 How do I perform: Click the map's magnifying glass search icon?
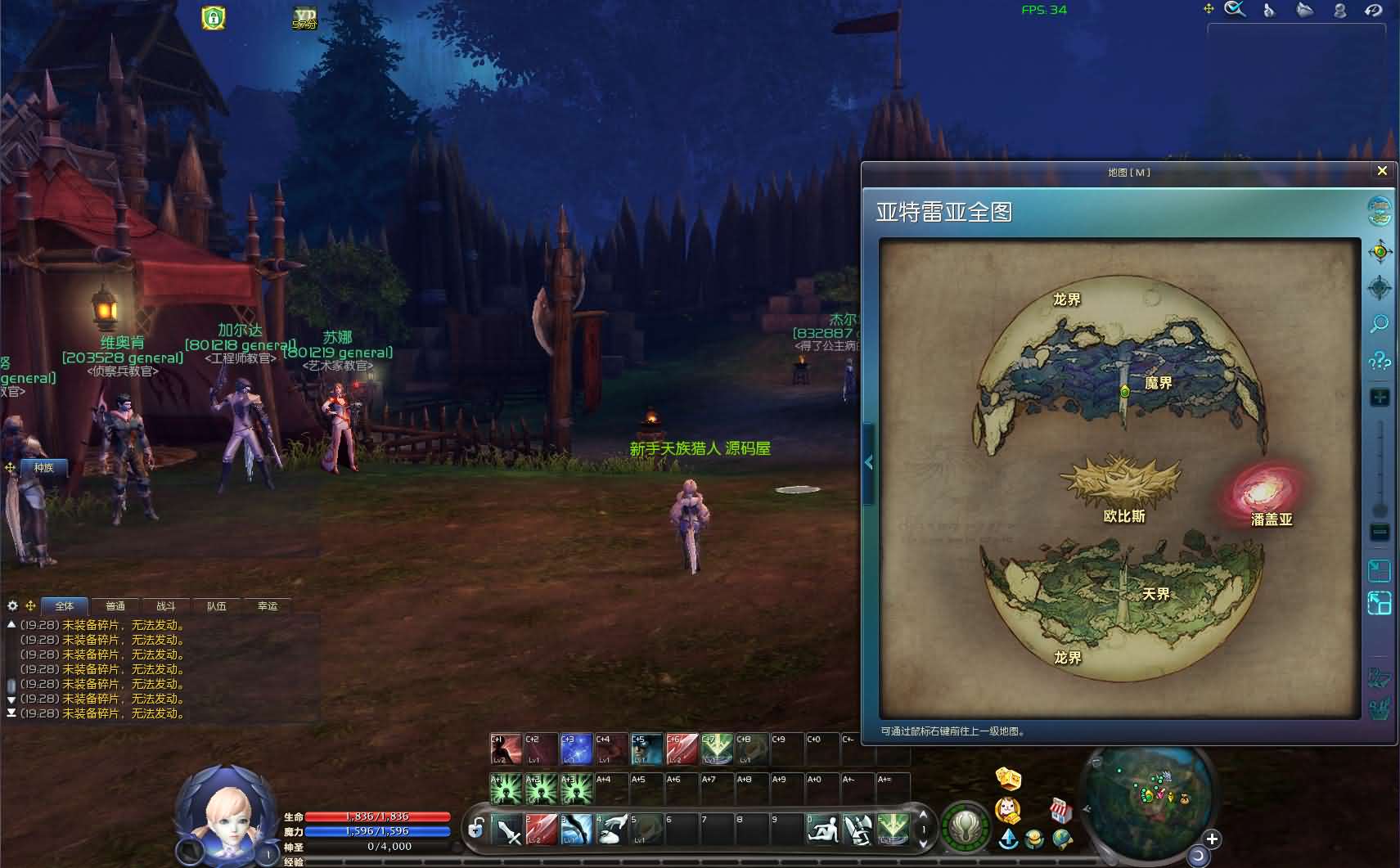coord(1380,325)
